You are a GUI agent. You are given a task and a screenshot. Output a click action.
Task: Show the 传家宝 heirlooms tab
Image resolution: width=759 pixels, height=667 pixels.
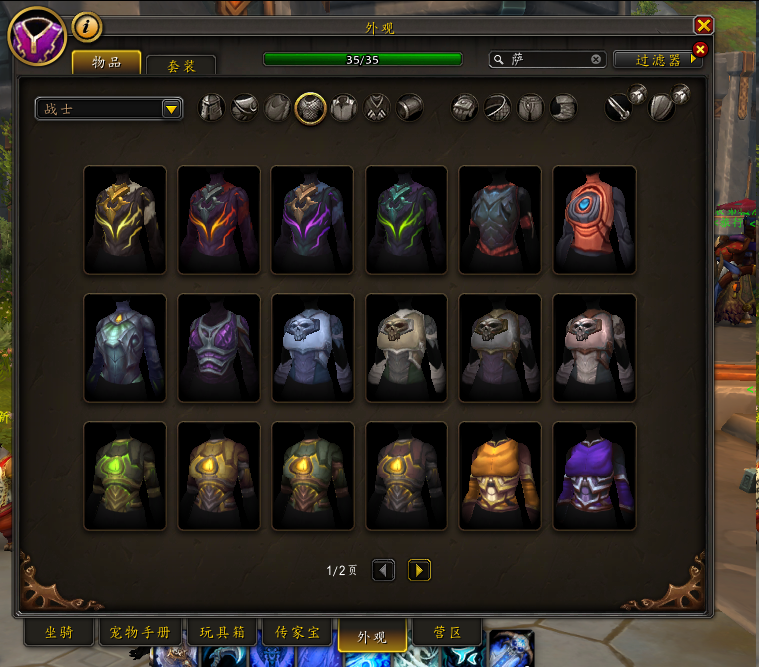tap(297, 633)
